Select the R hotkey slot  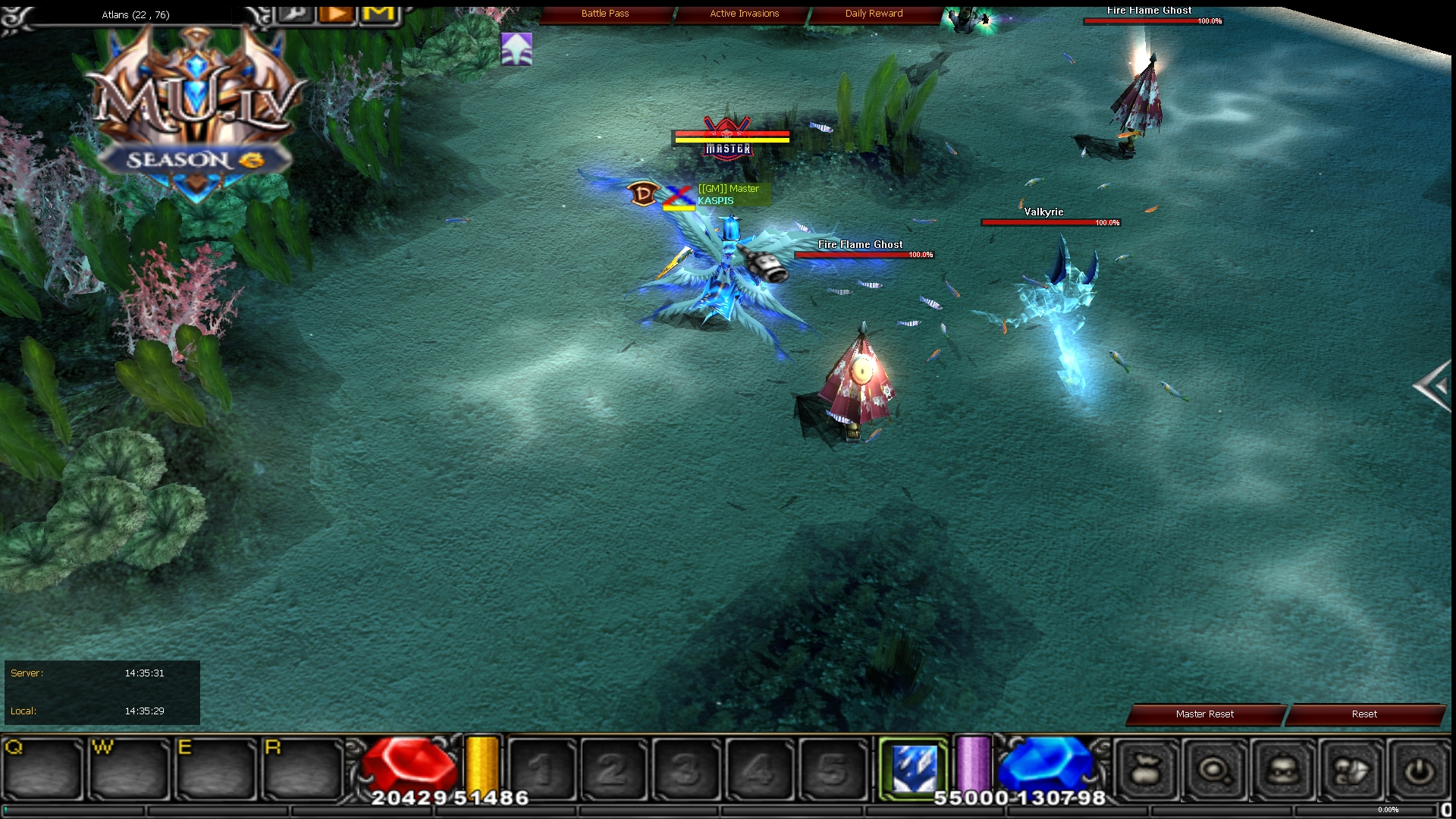point(302,769)
